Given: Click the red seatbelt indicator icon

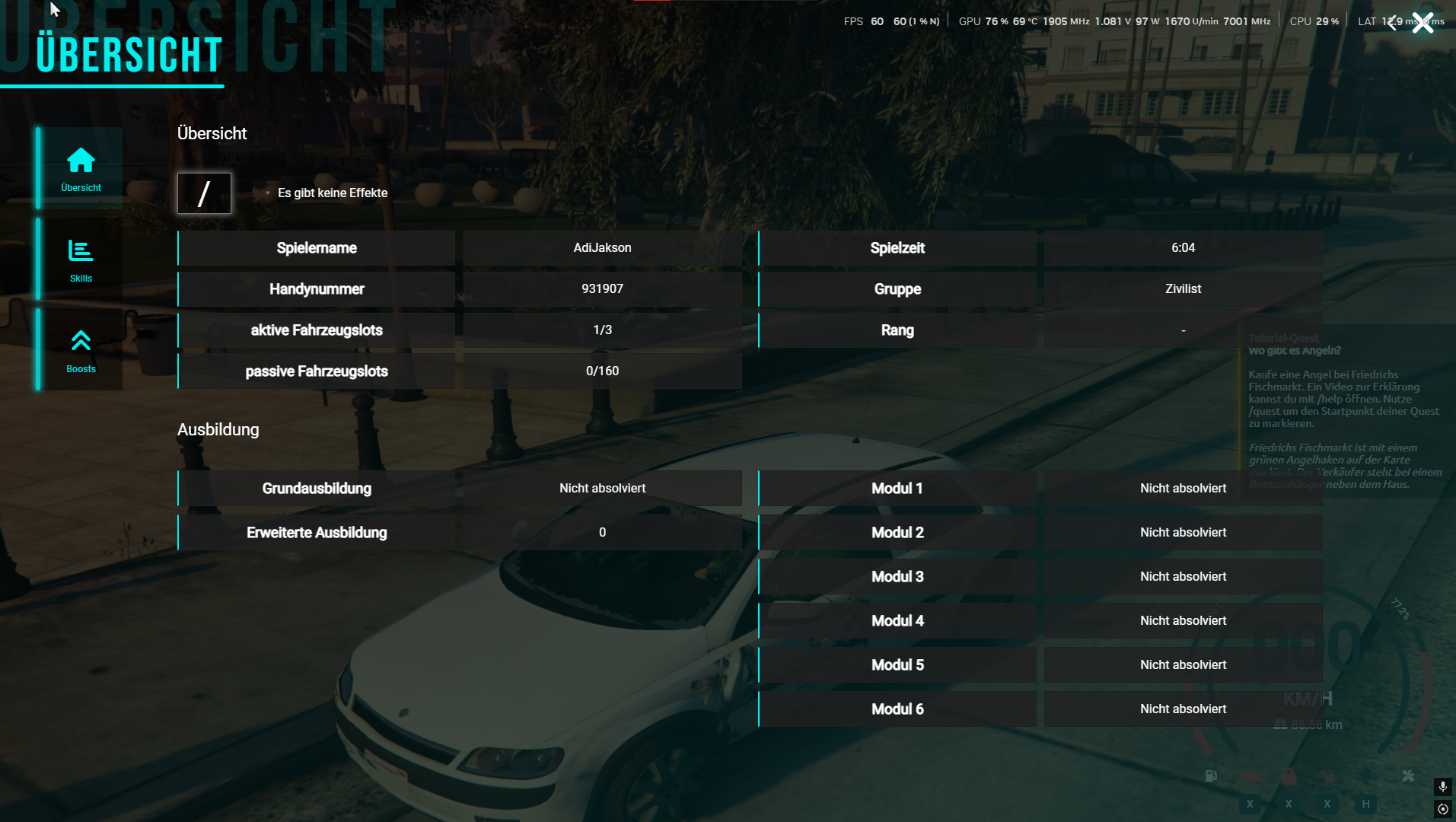Looking at the screenshot, I should (x=1328, y=776).
